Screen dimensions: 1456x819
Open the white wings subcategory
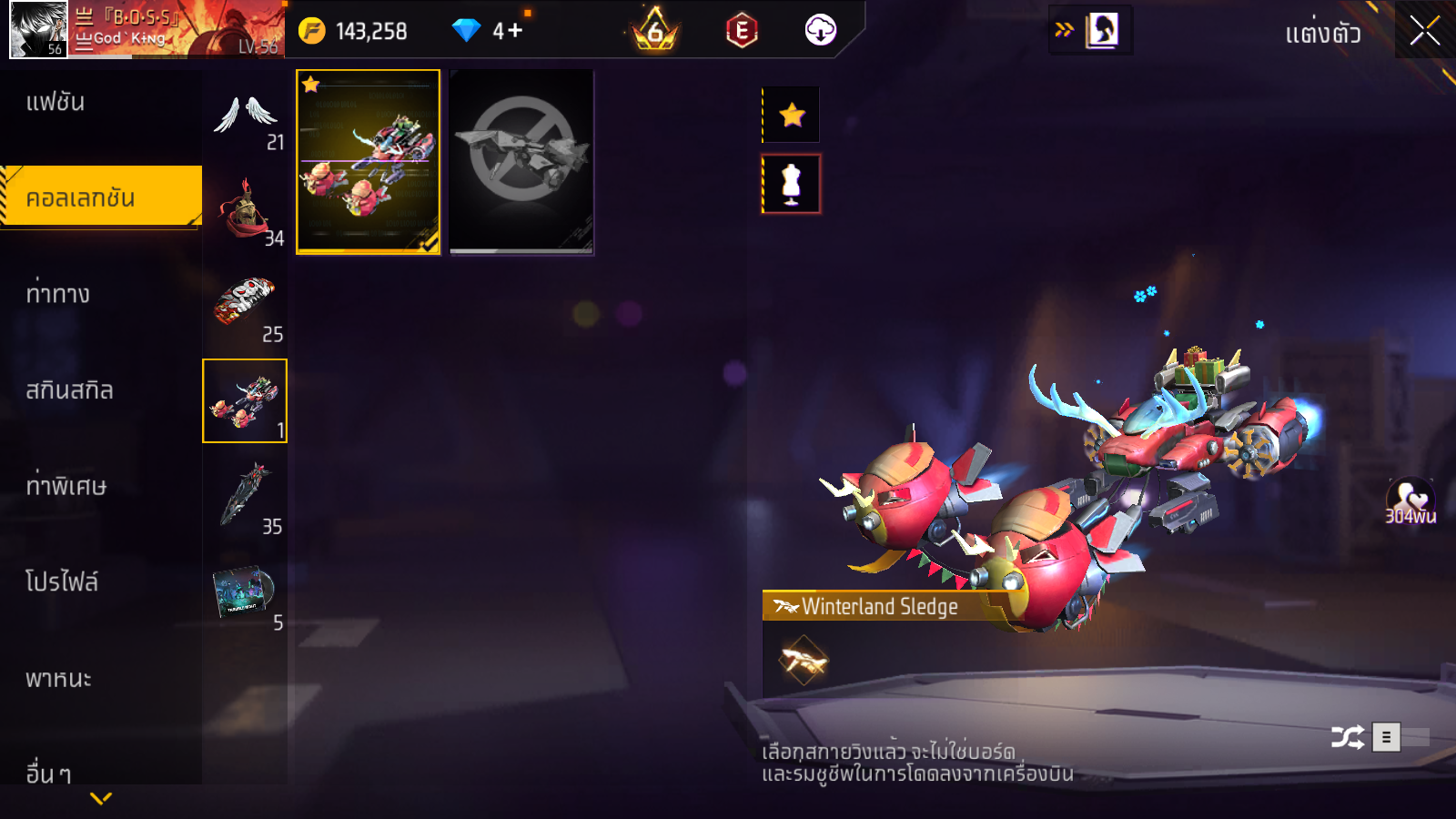[245, 118]
